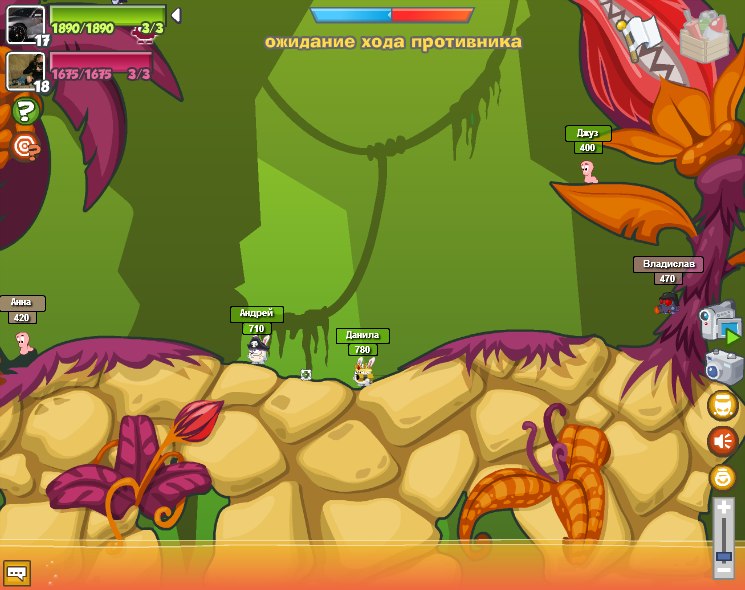Open the green question mark help

coord(26,110)
